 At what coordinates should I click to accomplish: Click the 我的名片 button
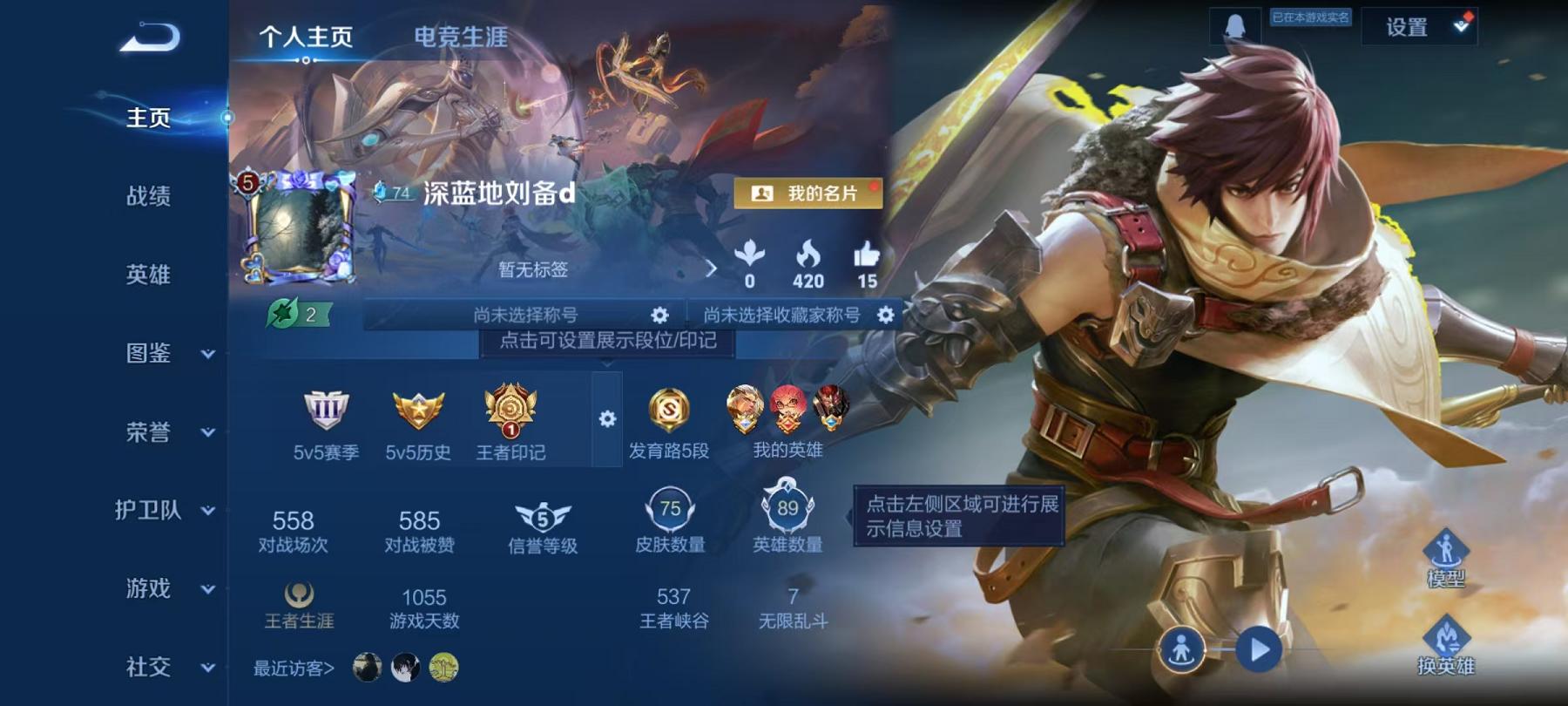coord(809,195)
